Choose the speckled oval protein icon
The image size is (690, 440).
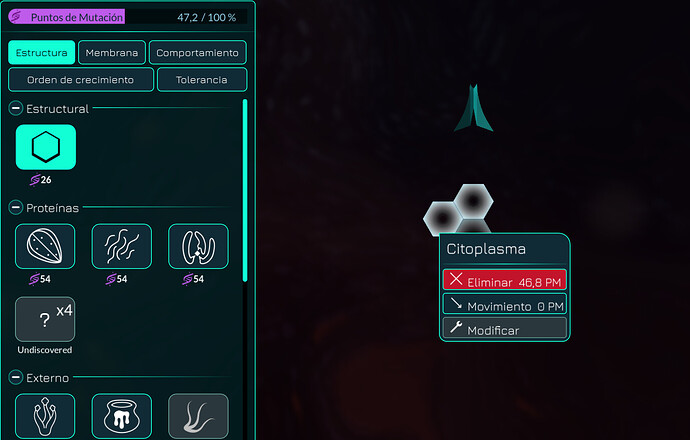tap(46, 247)
